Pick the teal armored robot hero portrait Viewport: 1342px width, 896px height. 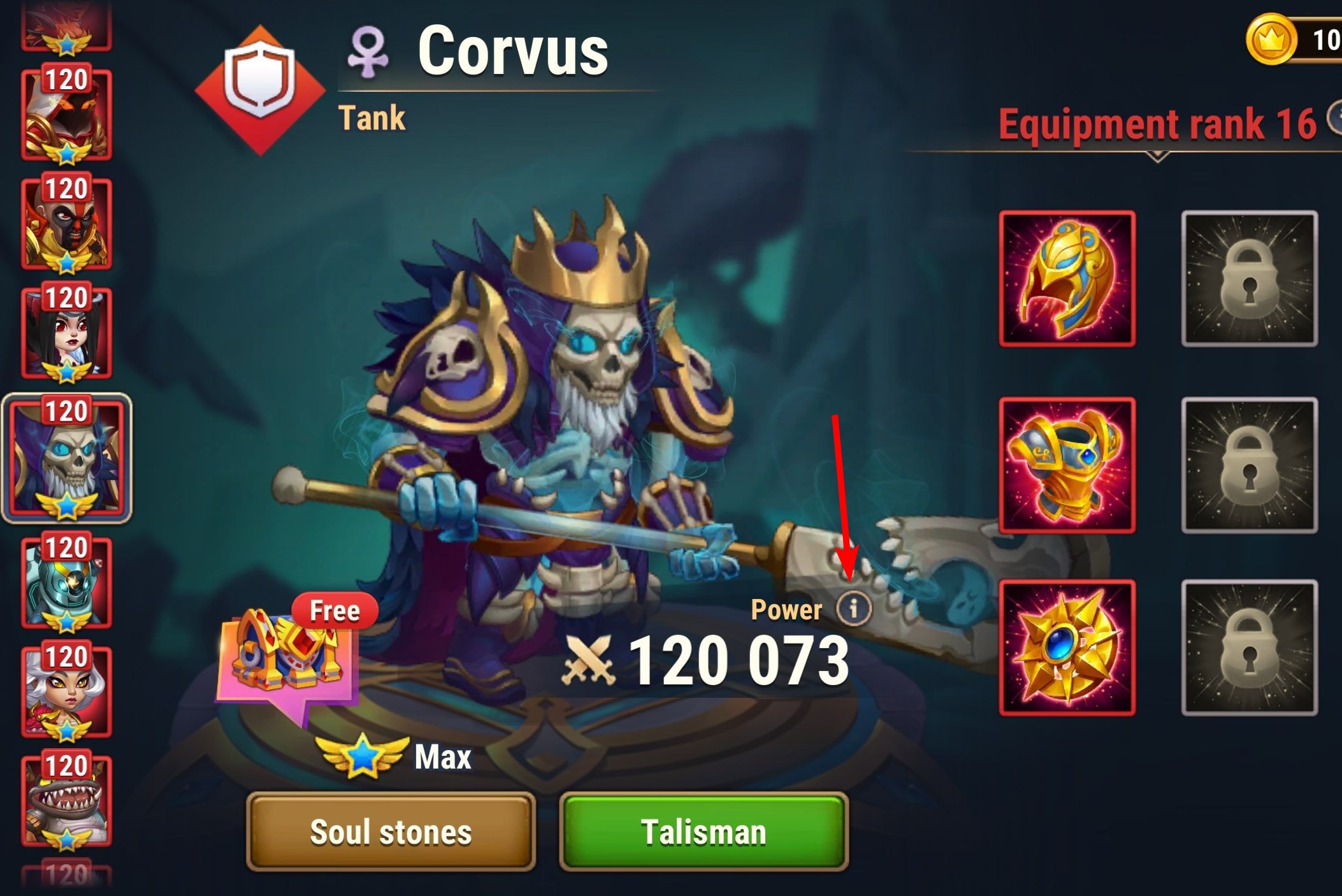click(67, 582)
